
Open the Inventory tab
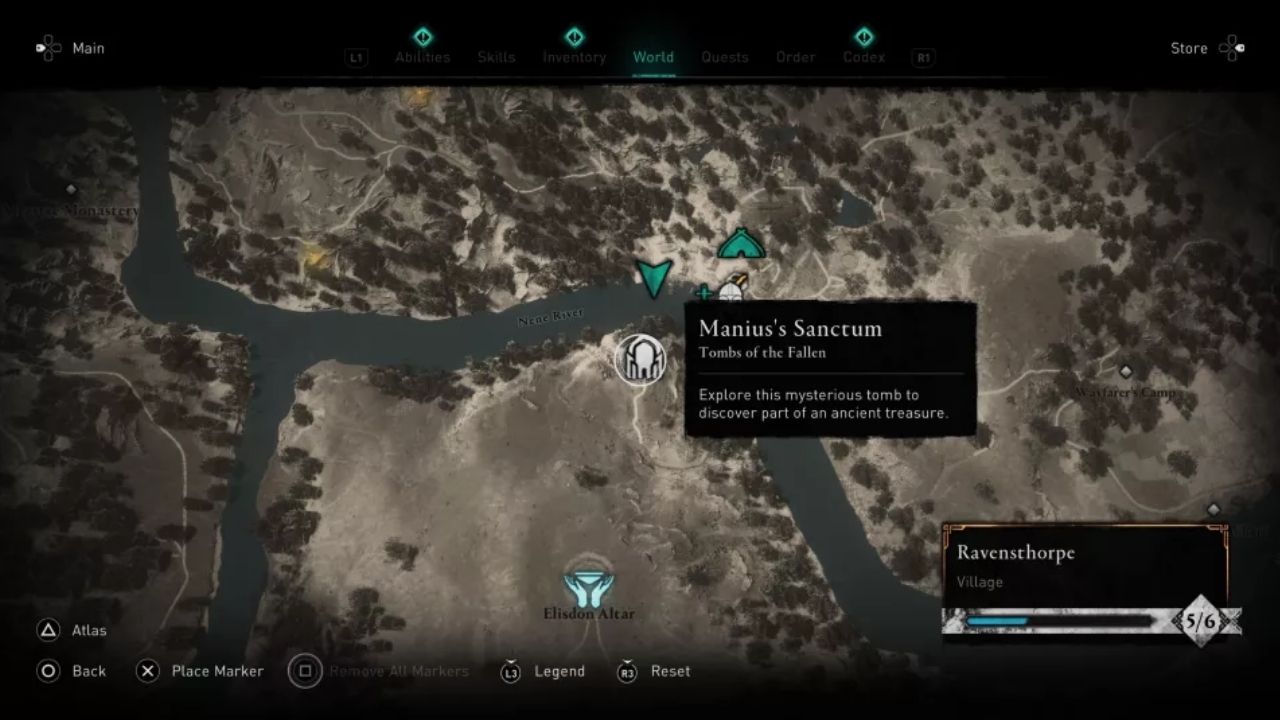574,57
